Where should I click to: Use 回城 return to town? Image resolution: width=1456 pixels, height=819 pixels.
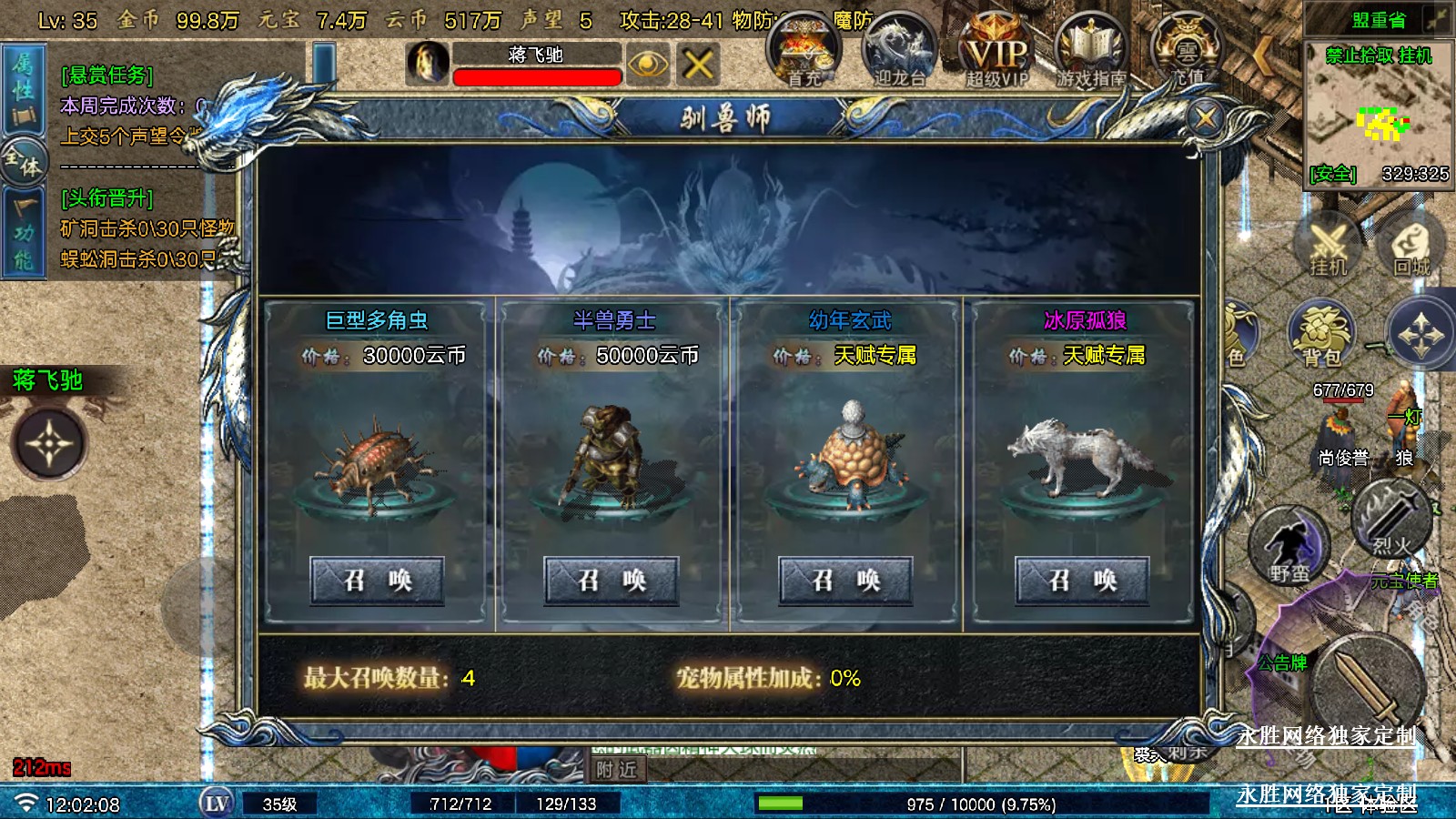tap(1411, 246)
